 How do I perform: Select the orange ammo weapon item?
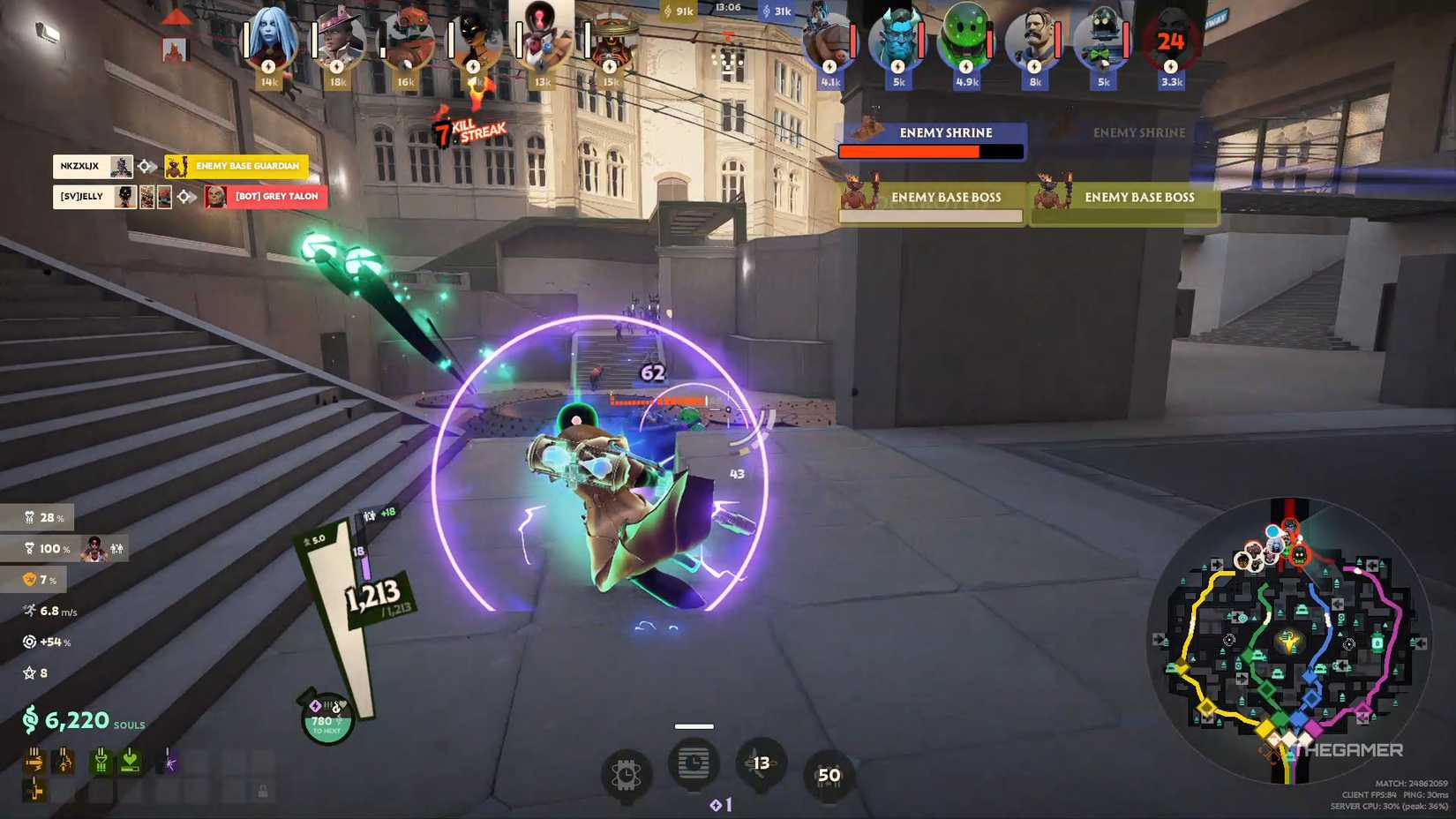pos(34,760)
